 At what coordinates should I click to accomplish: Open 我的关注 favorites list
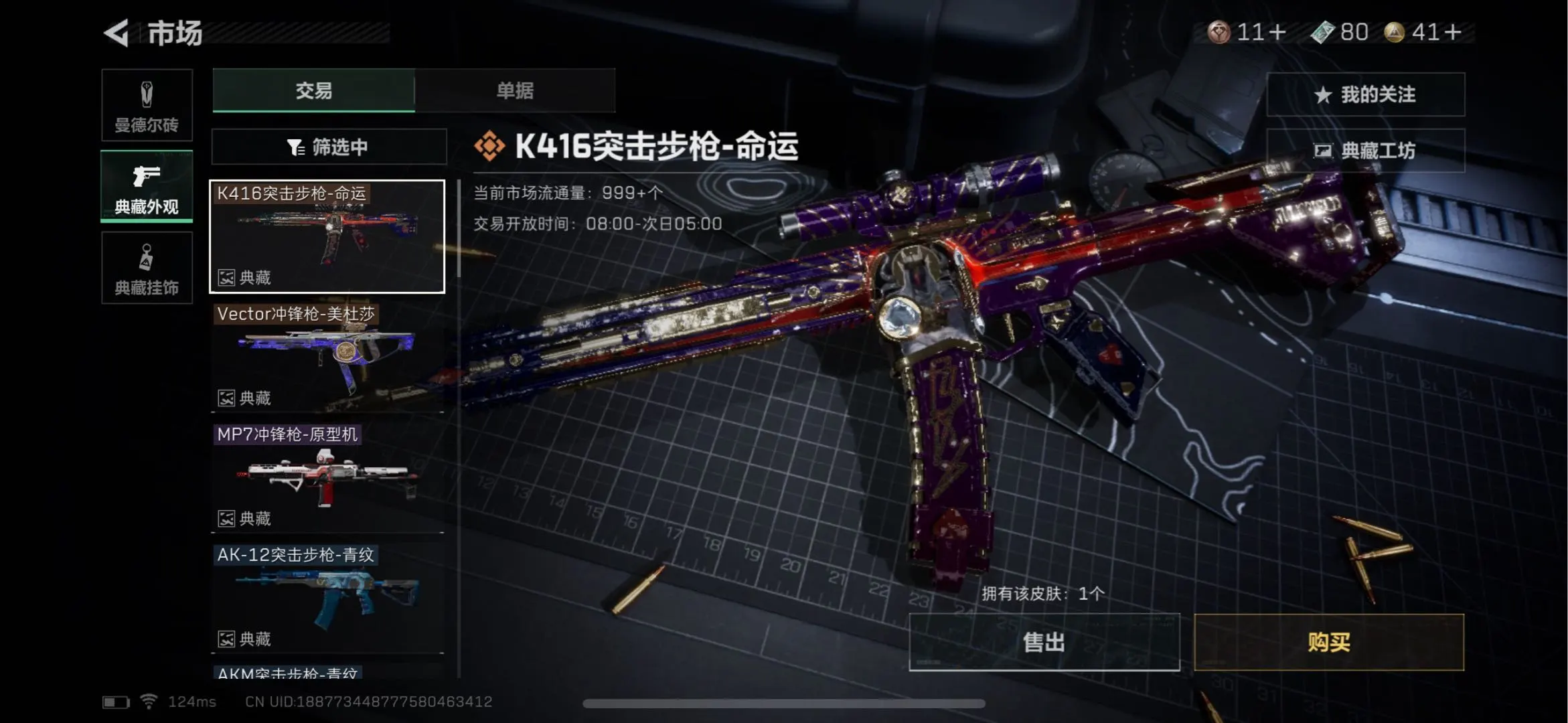pyautogui.click(x=1365, y=94)
